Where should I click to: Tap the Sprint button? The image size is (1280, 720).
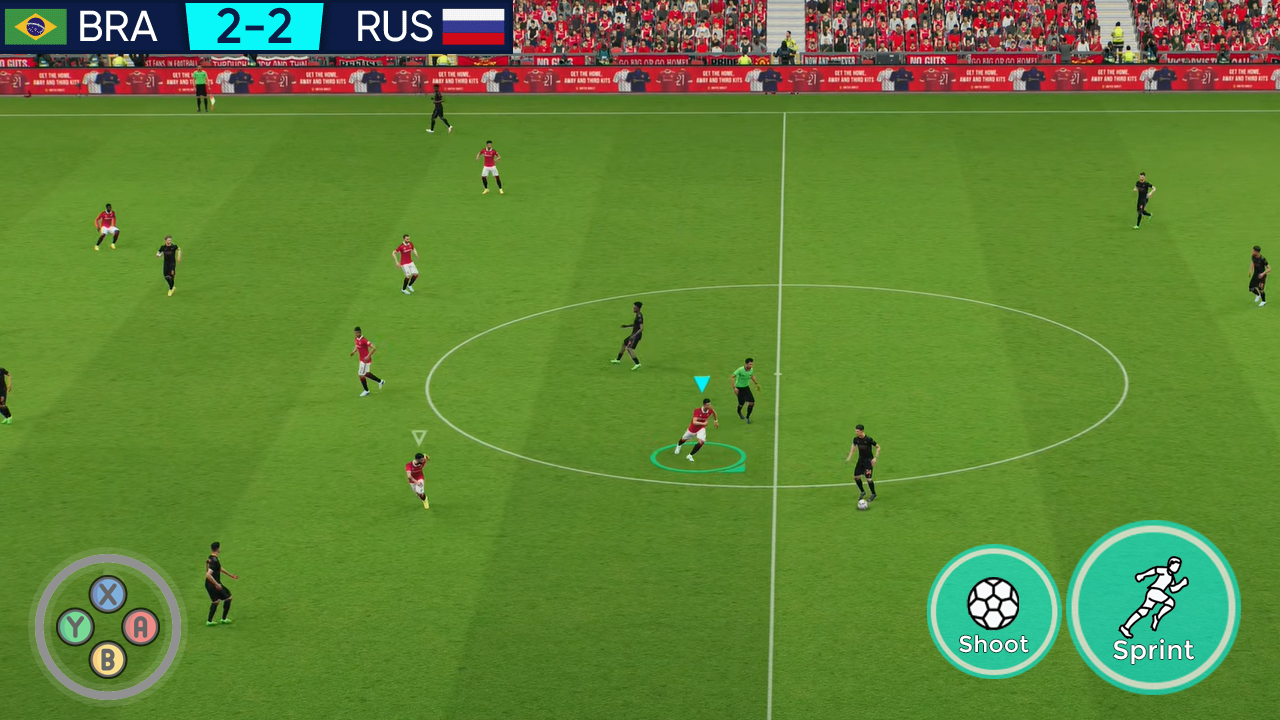point(1154,610)
